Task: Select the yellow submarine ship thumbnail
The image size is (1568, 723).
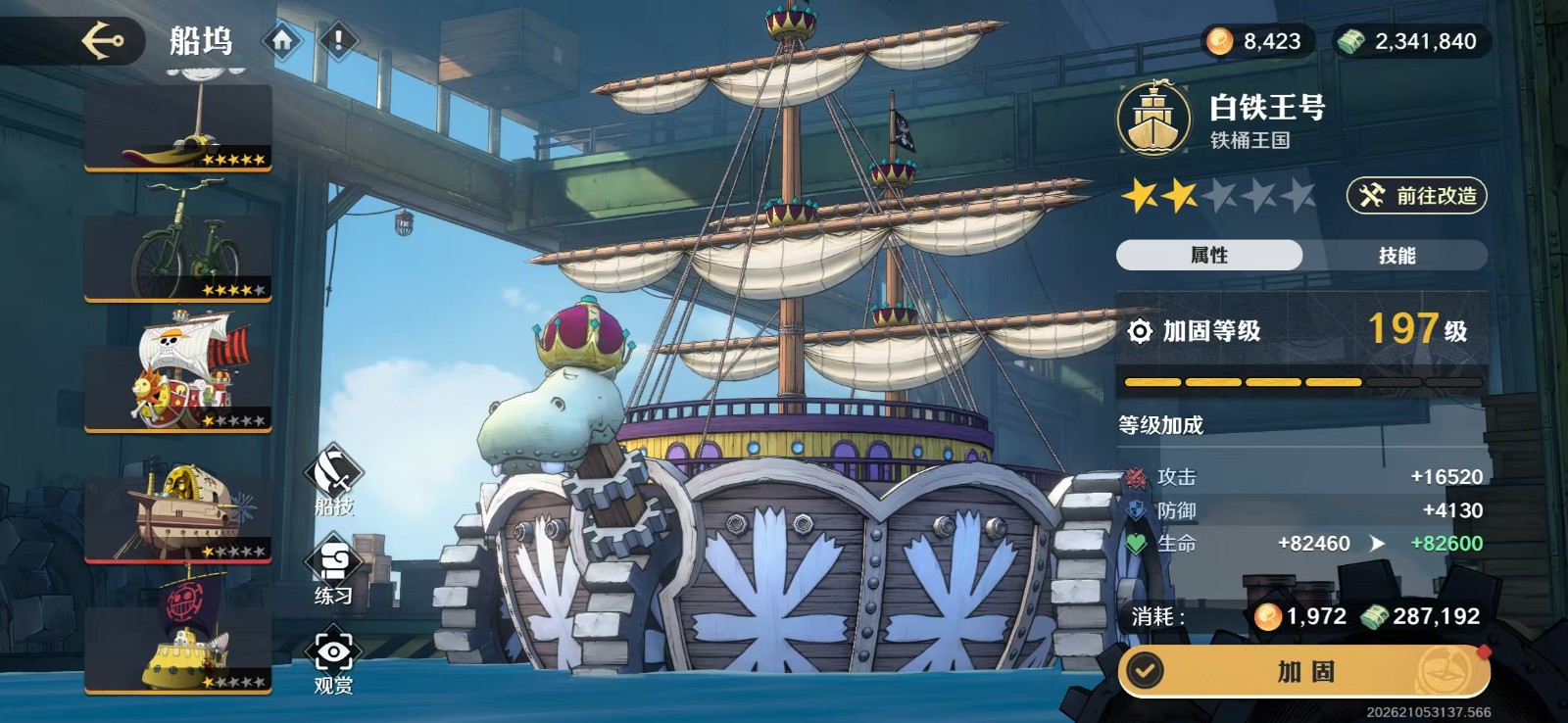Action: click(178, 637)
